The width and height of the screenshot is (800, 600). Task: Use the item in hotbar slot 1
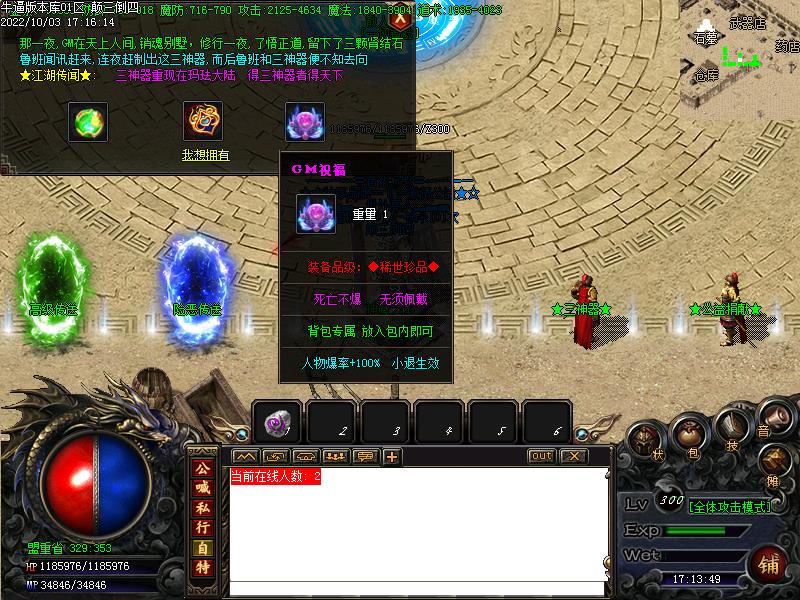(x=276, y=424)
